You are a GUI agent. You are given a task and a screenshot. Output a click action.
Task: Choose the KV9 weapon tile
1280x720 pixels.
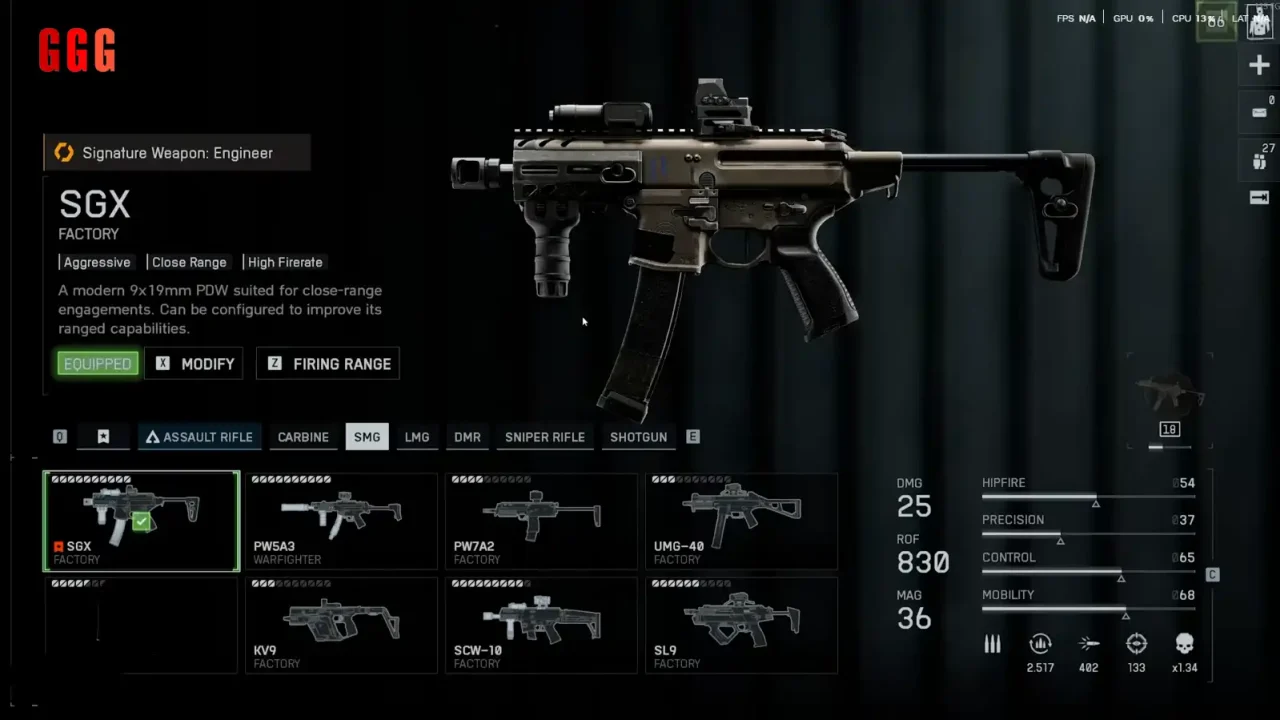click(341, 625)
